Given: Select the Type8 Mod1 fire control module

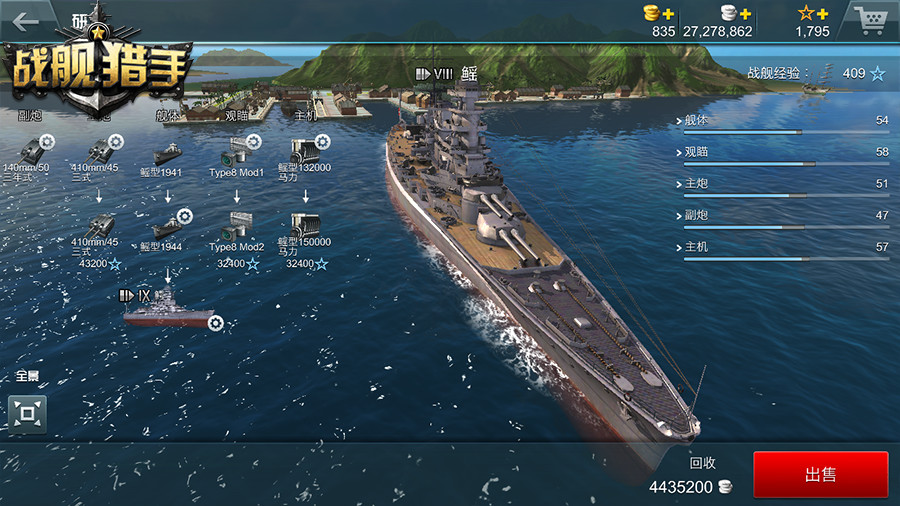Looking at the screenshot, I should (x=237, y=152).
